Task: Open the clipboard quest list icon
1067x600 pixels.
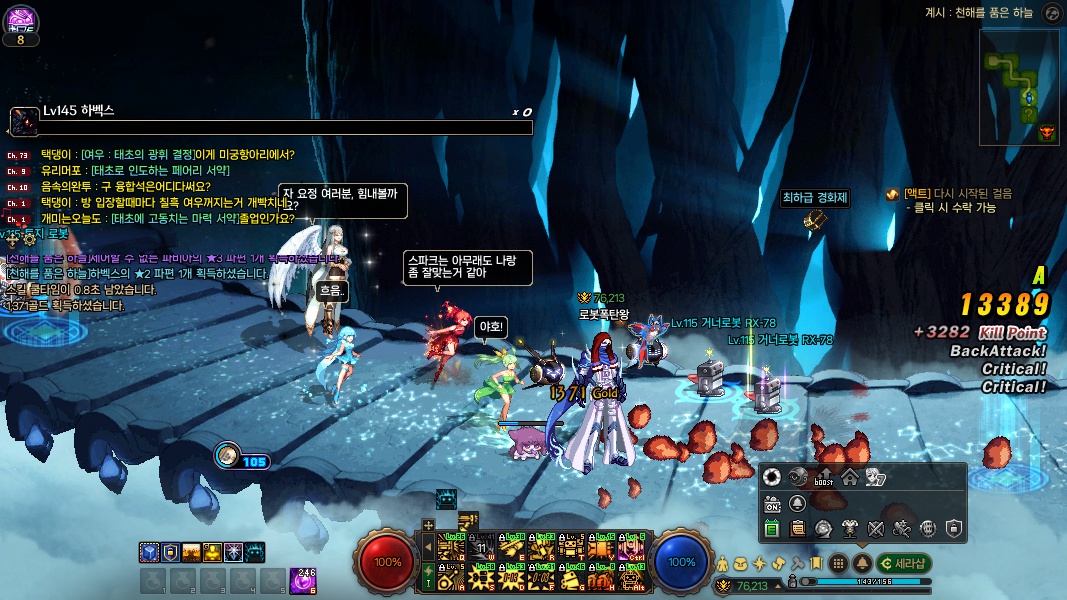Action: click(x=798, y=528)
